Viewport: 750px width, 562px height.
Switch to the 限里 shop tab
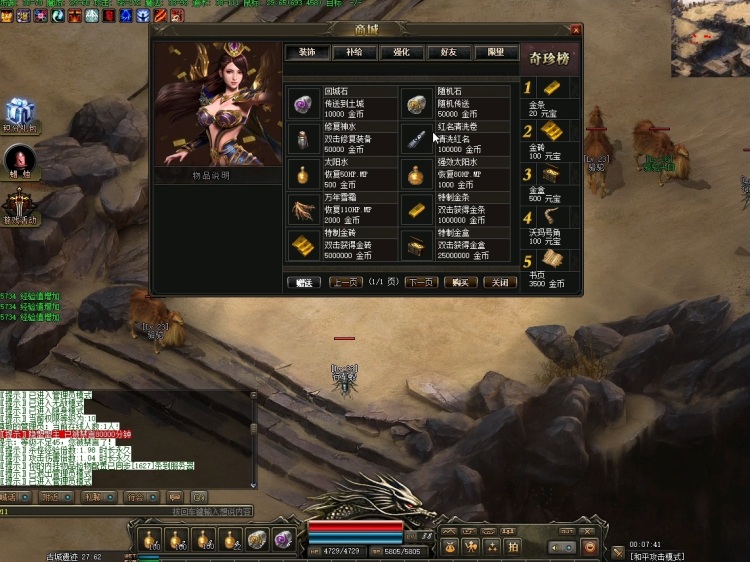point(495,52)
